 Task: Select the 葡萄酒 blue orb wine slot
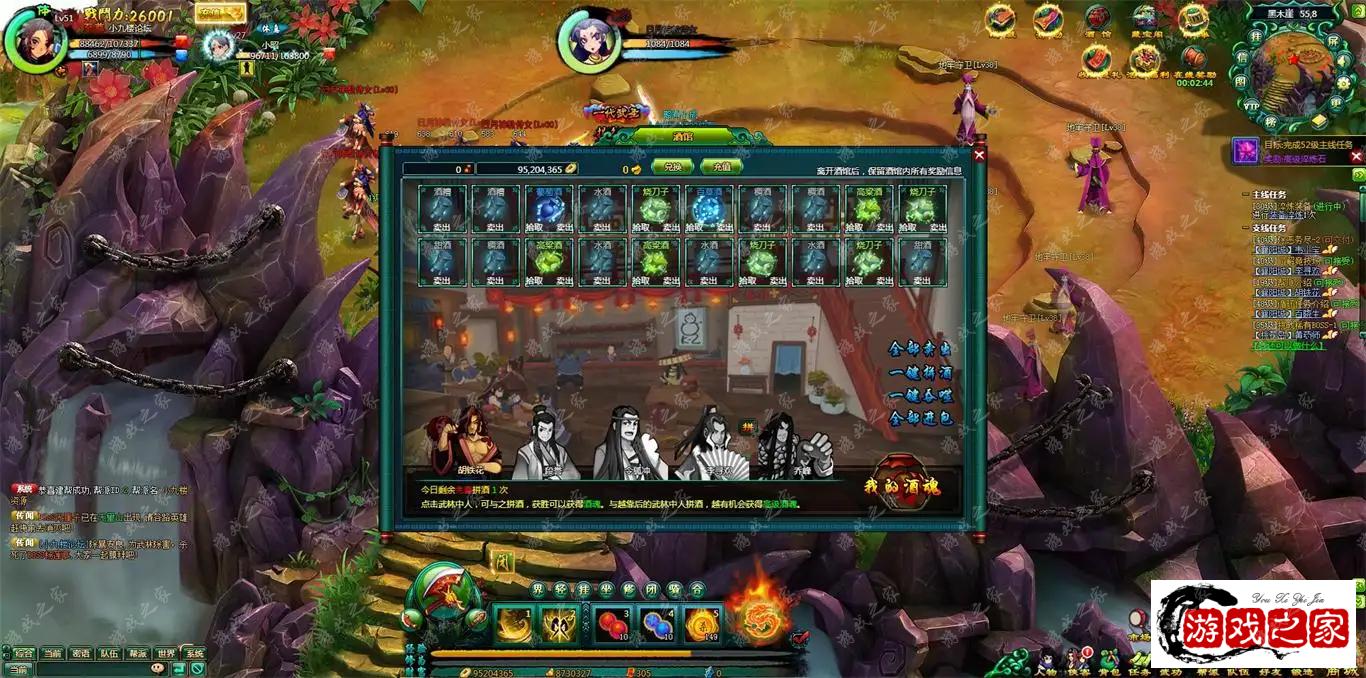[x=549, y=210]
